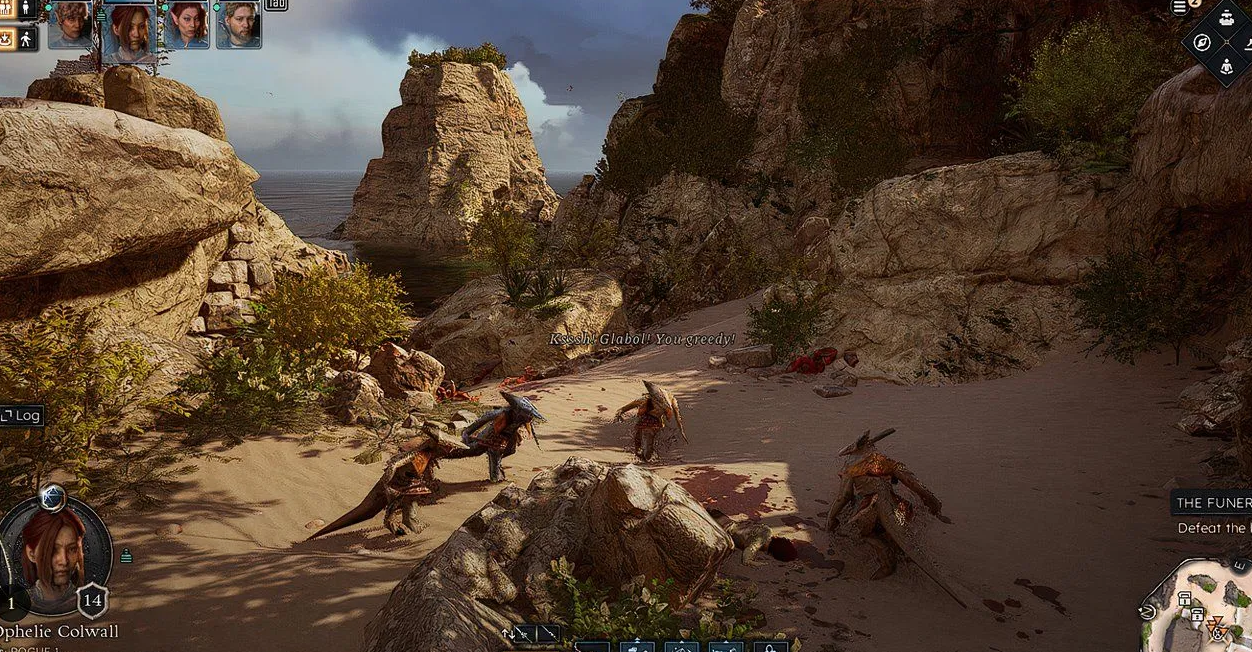The height and width of the screenshot is (652, 1252).
Task: Open the Log panel
Action: click(x=21, y=415)
